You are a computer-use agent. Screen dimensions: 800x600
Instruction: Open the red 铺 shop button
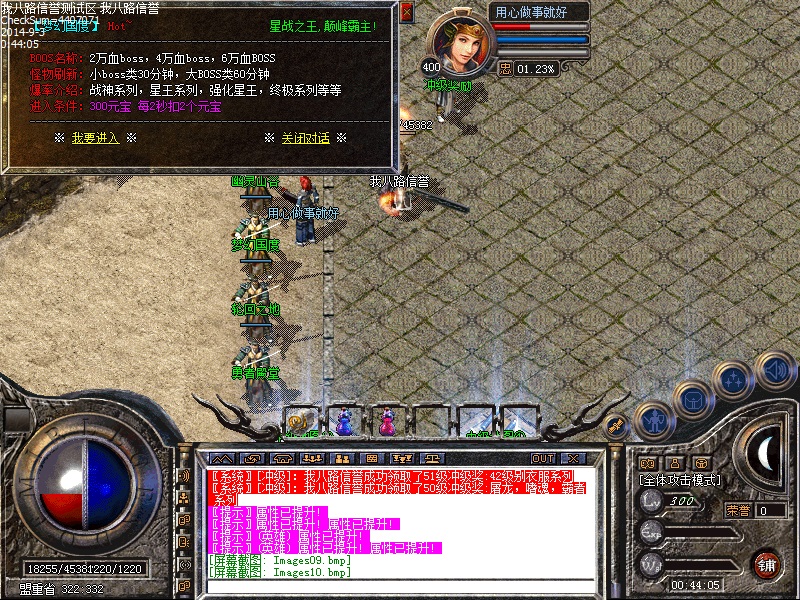pos(767,564)
